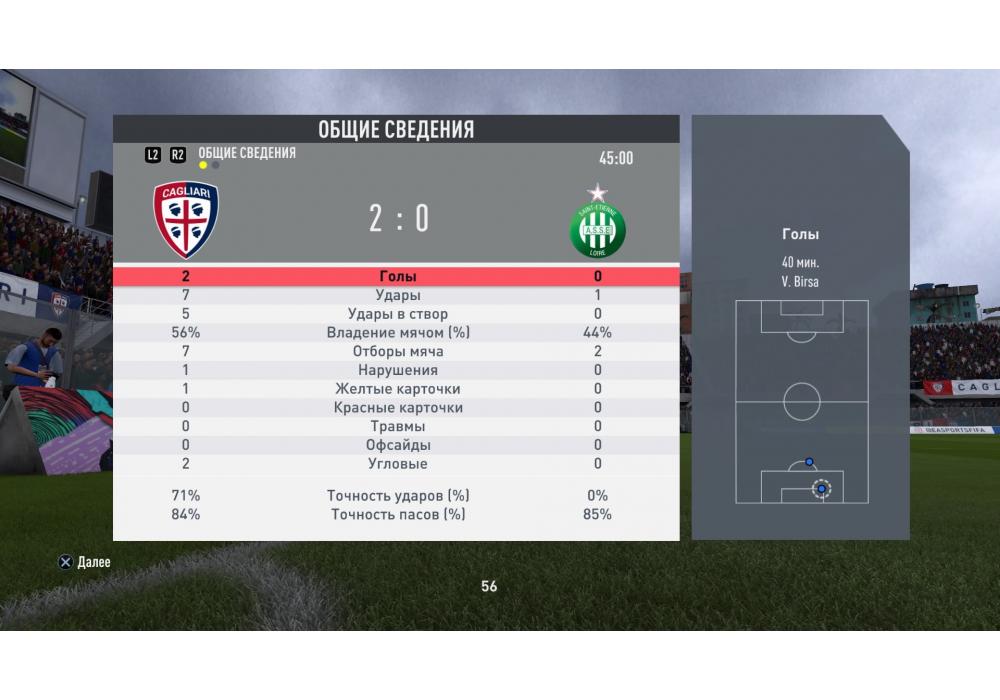
Task: Highlight the Точность ударов (%) row
Action: (397, 496)
